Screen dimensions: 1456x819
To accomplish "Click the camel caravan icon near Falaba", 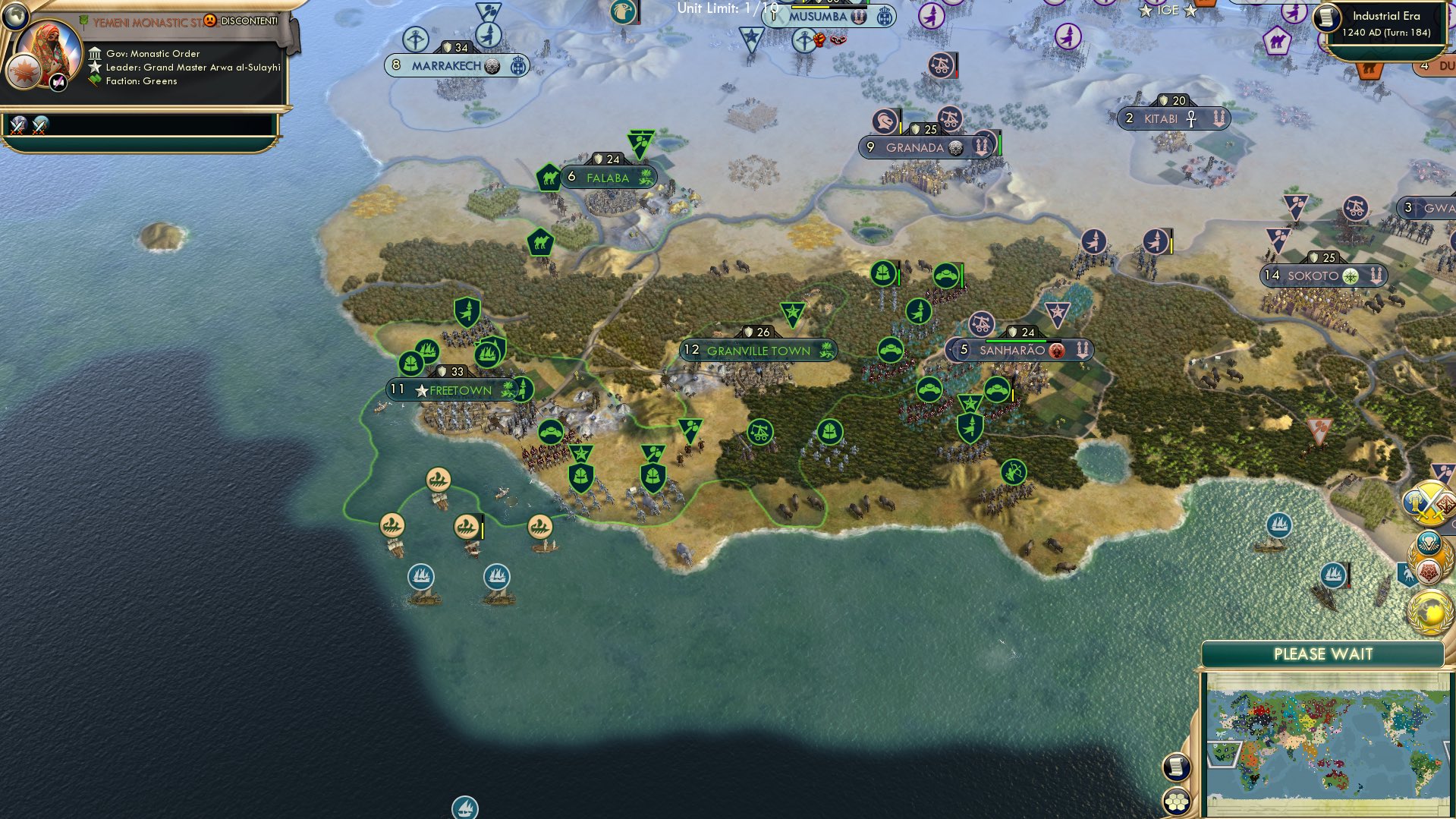I will click(x=549, y=175).
